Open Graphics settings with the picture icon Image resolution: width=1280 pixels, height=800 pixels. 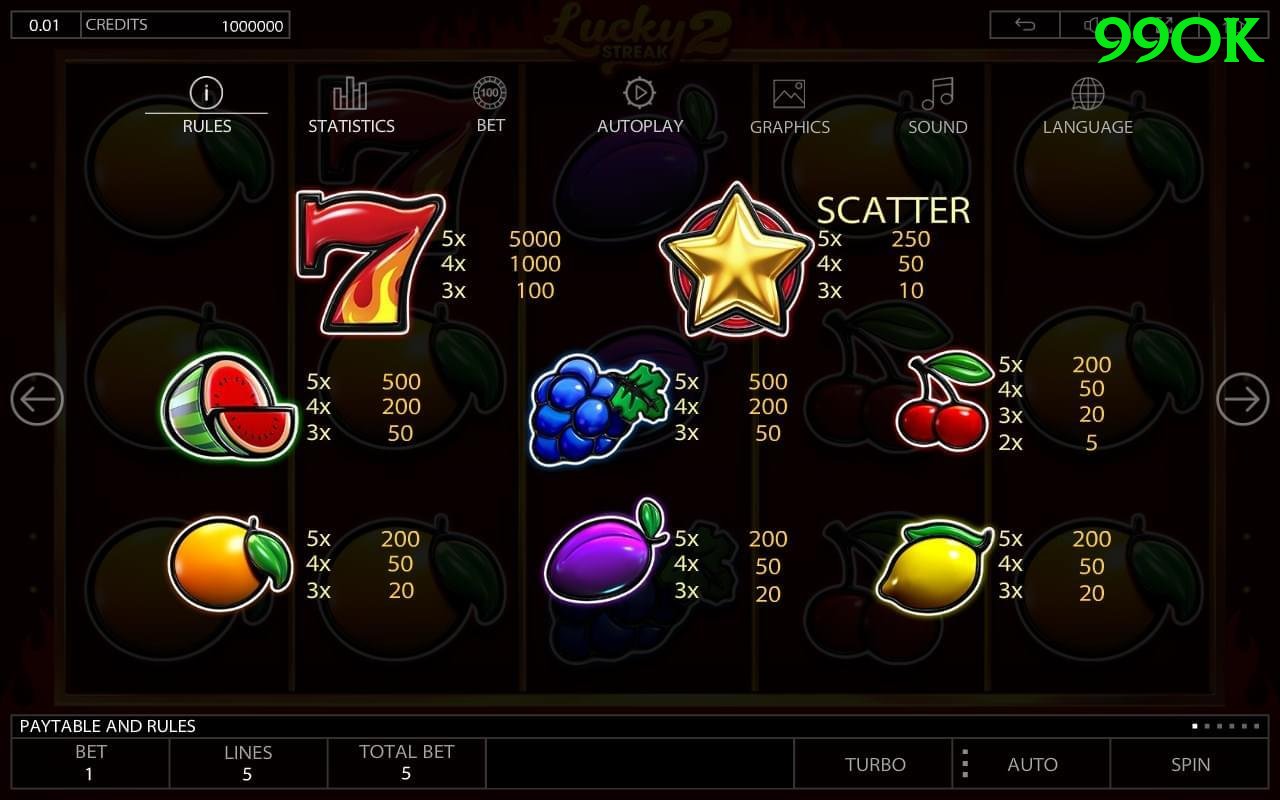point(790,95)
